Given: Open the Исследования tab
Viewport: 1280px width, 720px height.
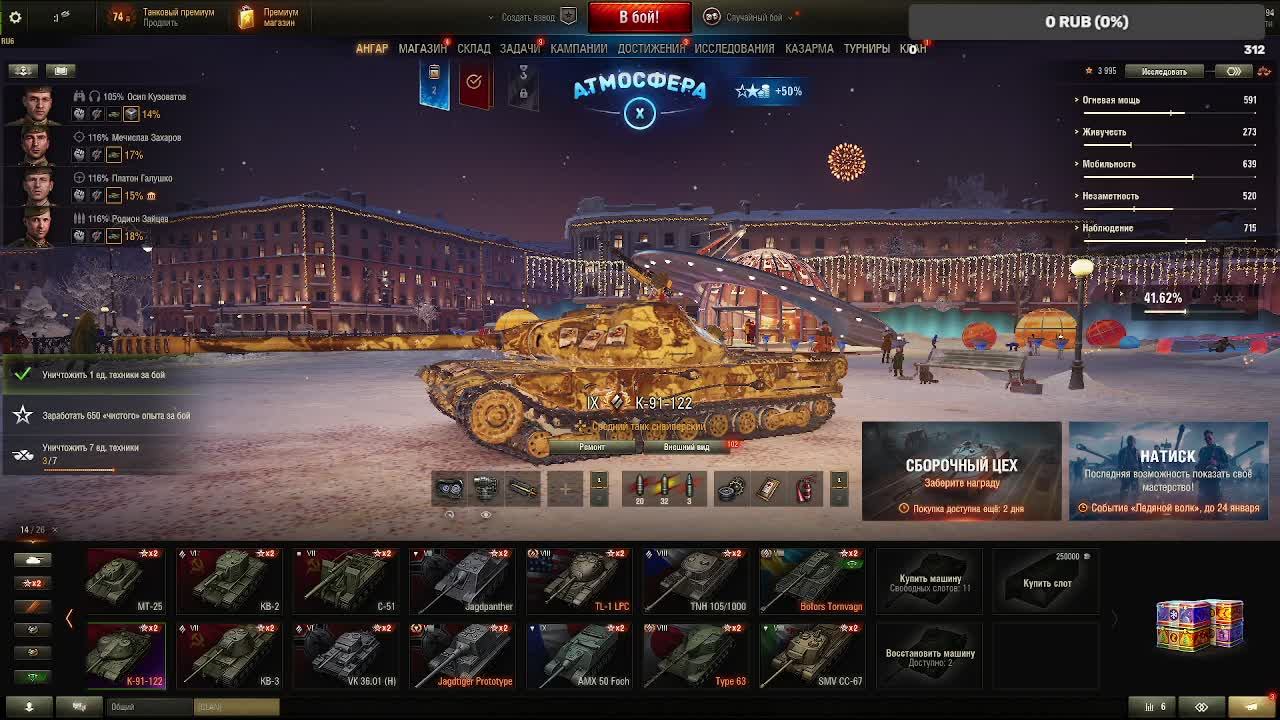Looking at the screenshot, I should click(x=734, y=48).
